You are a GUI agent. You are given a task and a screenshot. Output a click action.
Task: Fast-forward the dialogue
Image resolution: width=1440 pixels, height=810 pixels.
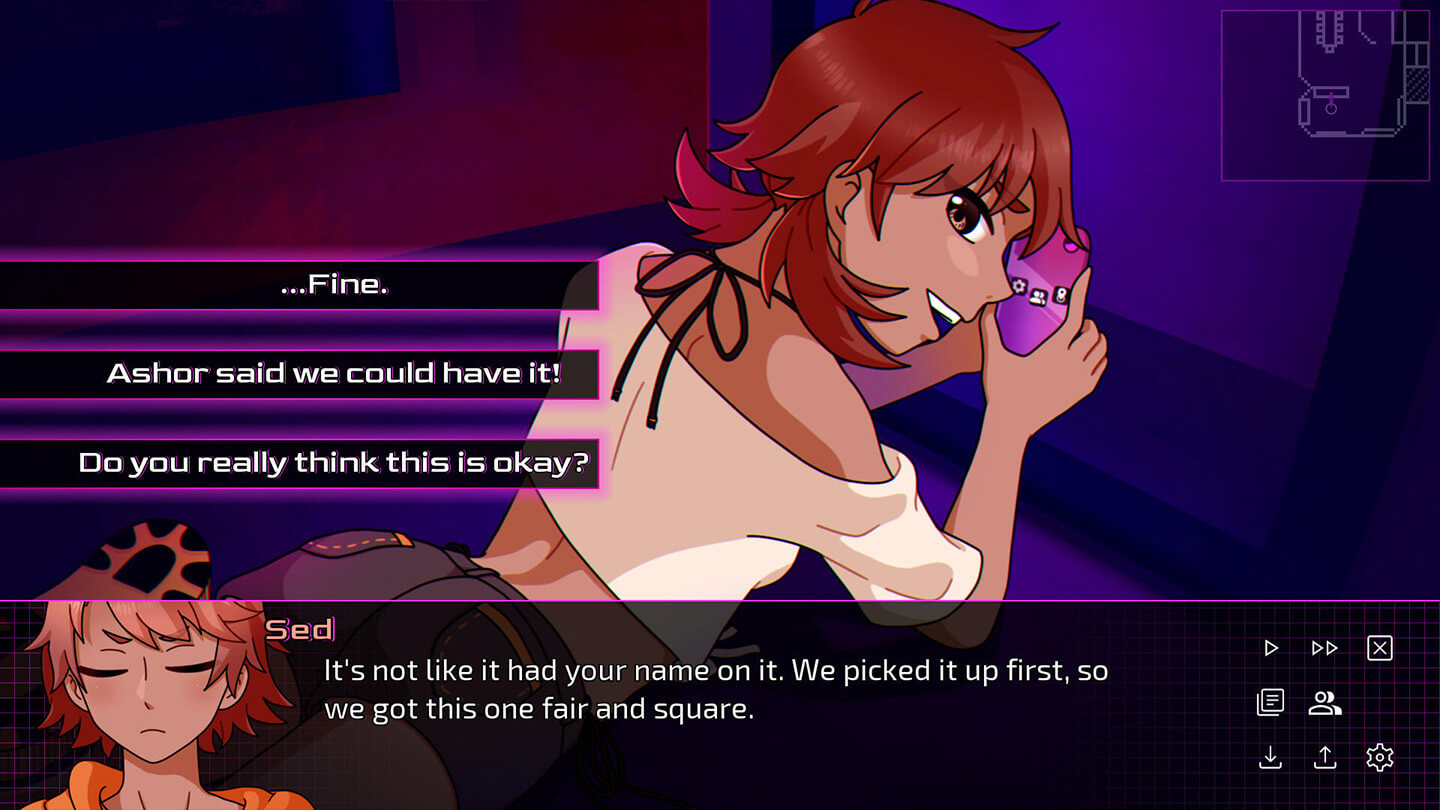tap(1325, 648)
